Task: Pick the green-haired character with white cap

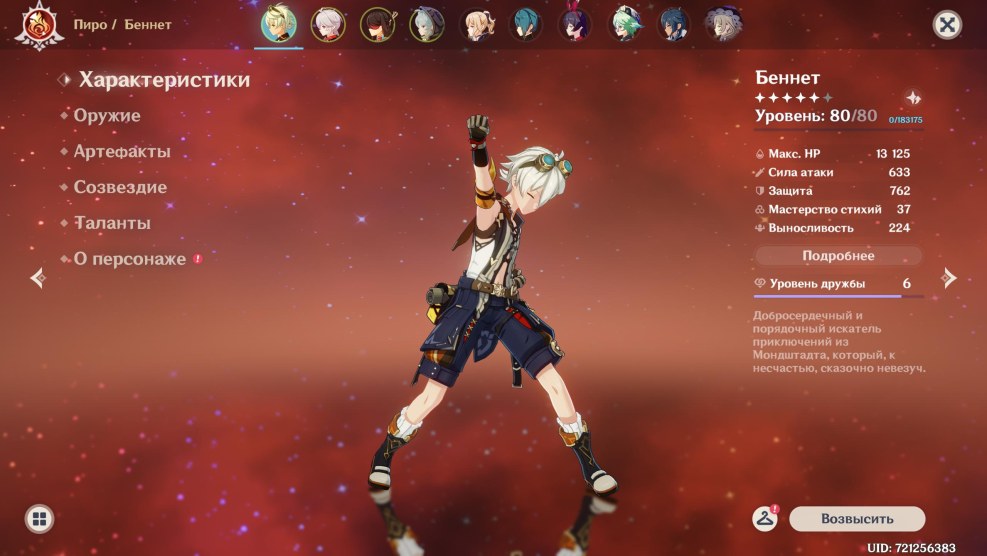Action: click(625, 24)
